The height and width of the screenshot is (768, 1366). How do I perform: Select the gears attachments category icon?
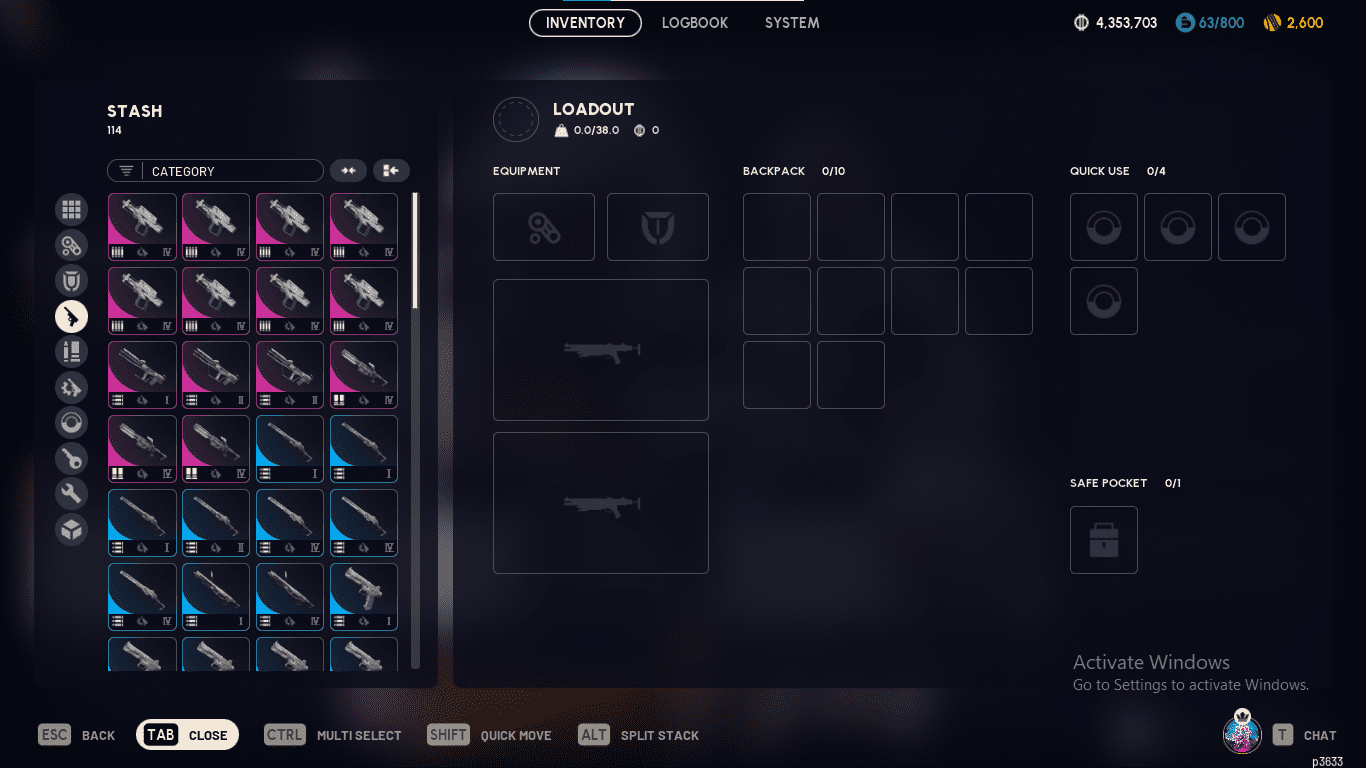click(71, 245)
